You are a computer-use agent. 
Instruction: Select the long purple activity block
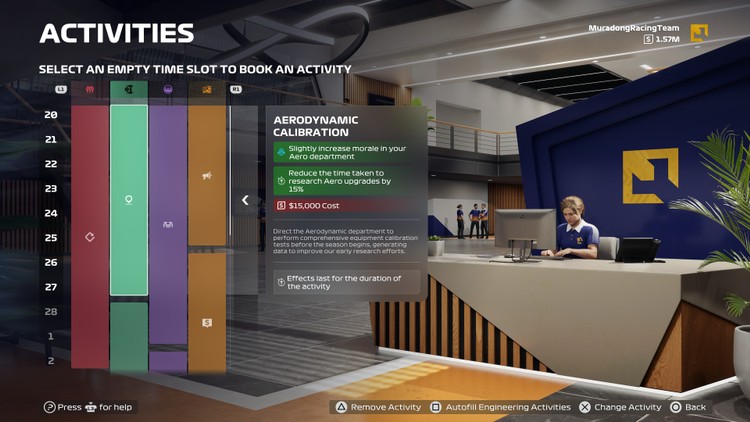point(168,226)
